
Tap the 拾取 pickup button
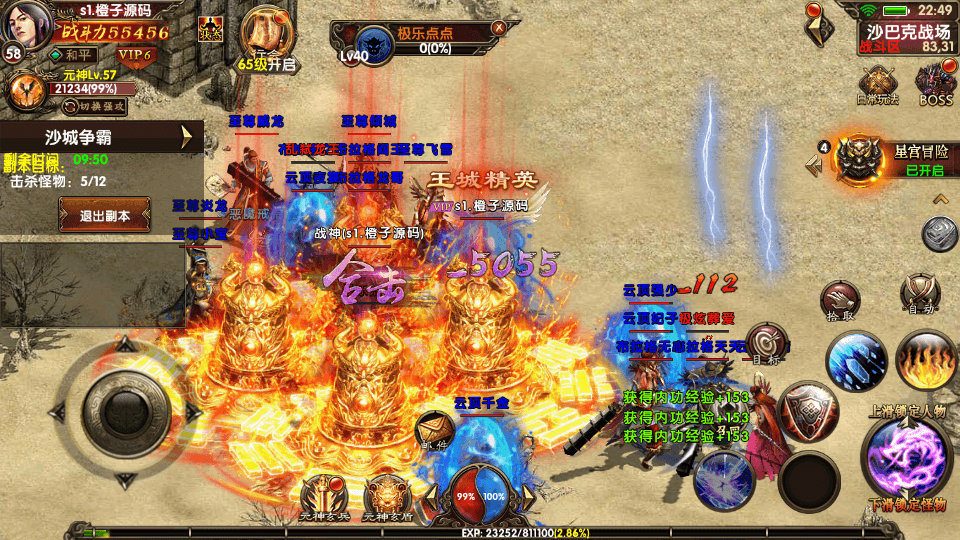(x=840, y=298)
